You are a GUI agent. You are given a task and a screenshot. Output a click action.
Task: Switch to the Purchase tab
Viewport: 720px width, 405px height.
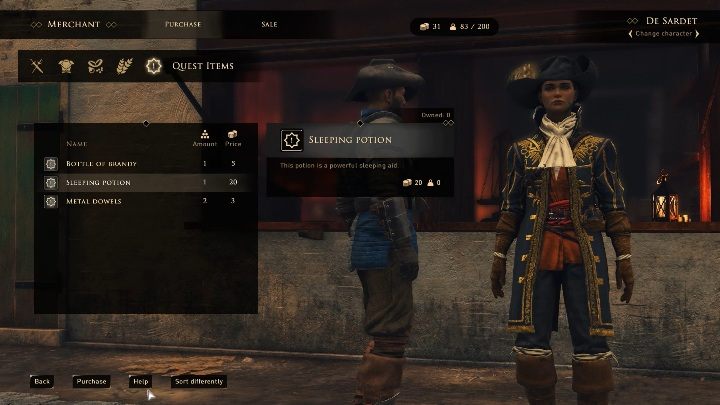pos(182,24)
